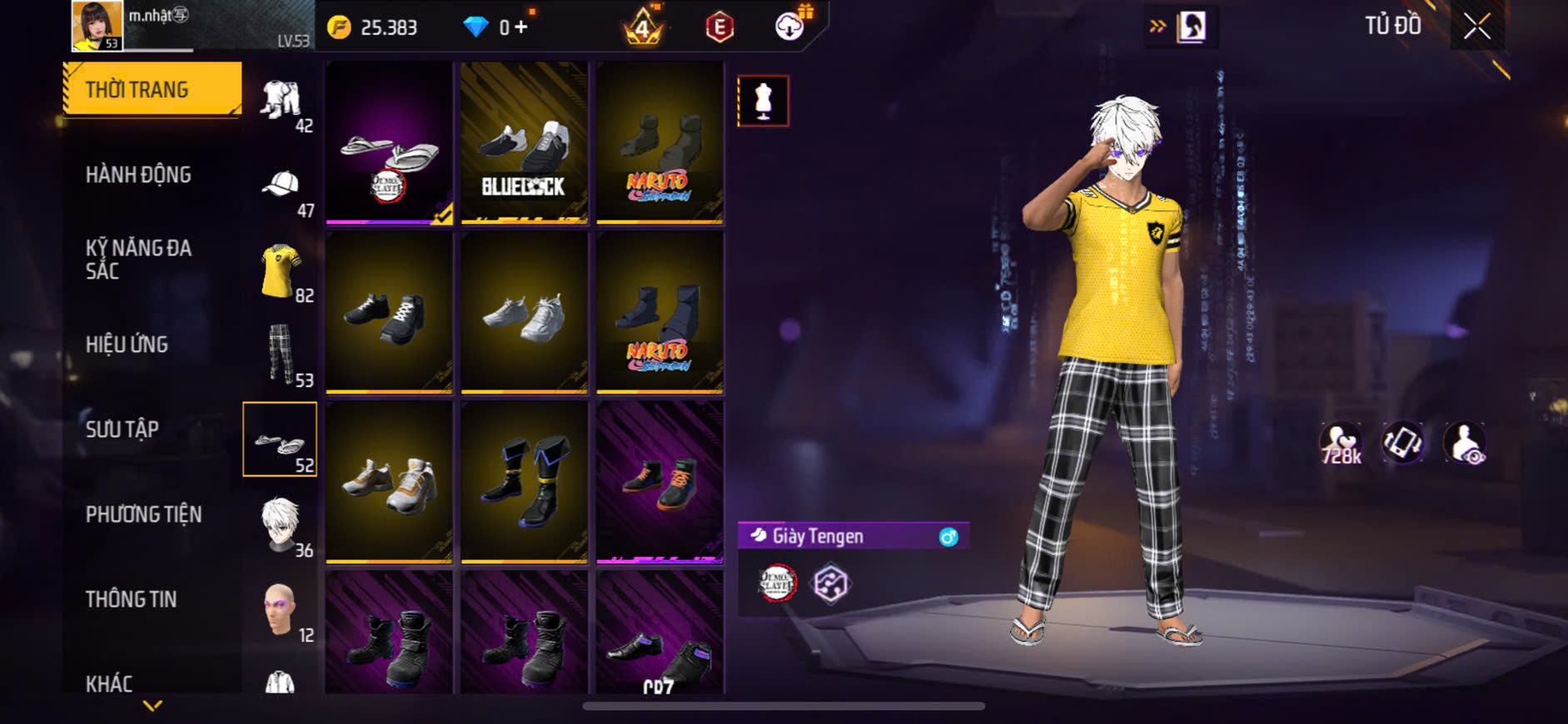Open the player avatar profile
The height and width of the screenshot is (724, 1568).
pos(97,26)
